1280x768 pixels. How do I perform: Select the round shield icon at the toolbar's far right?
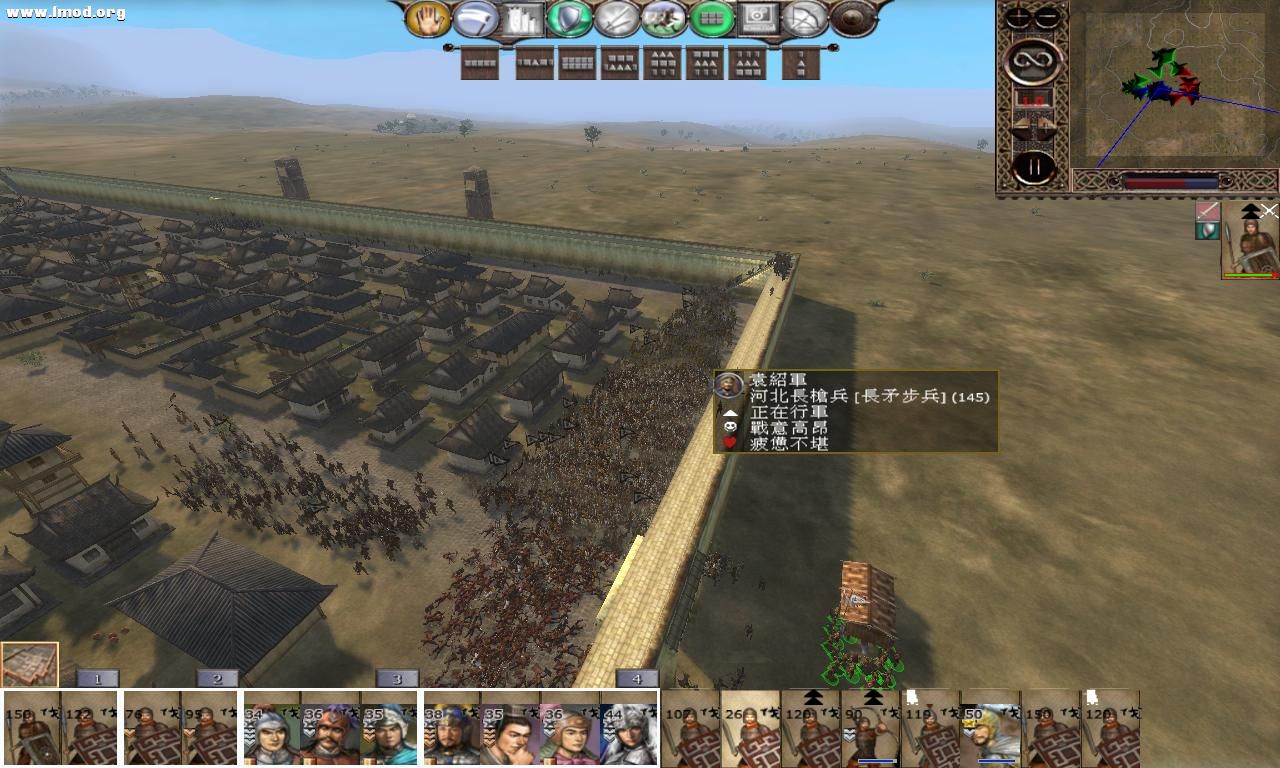click(x=854, y=18)
